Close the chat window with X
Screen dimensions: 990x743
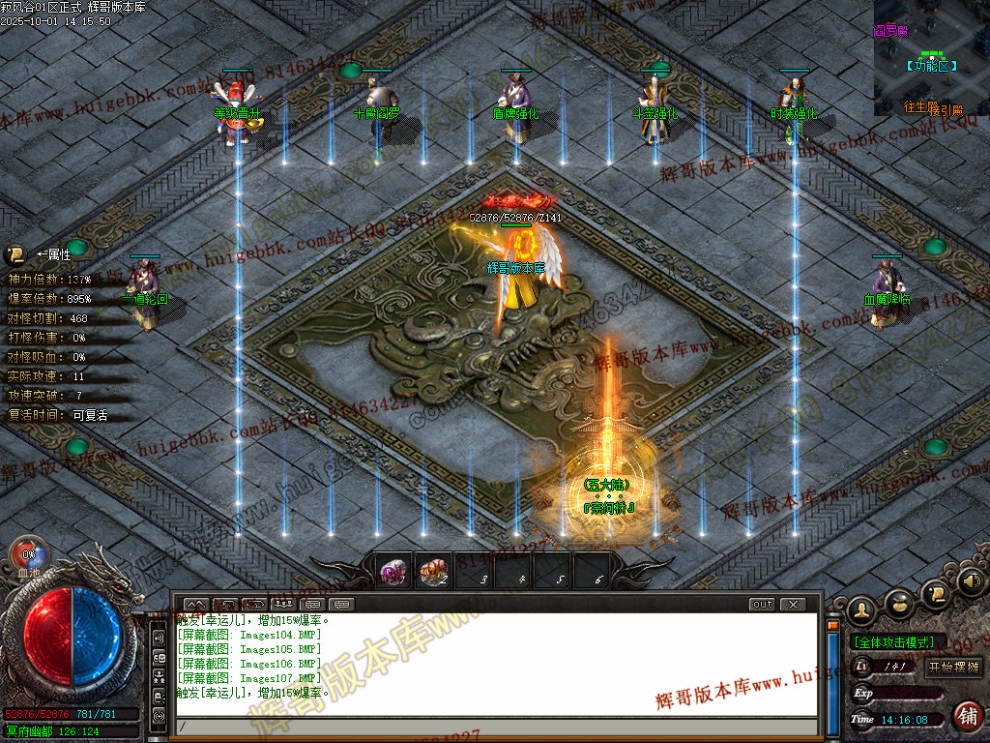[793, 604]
